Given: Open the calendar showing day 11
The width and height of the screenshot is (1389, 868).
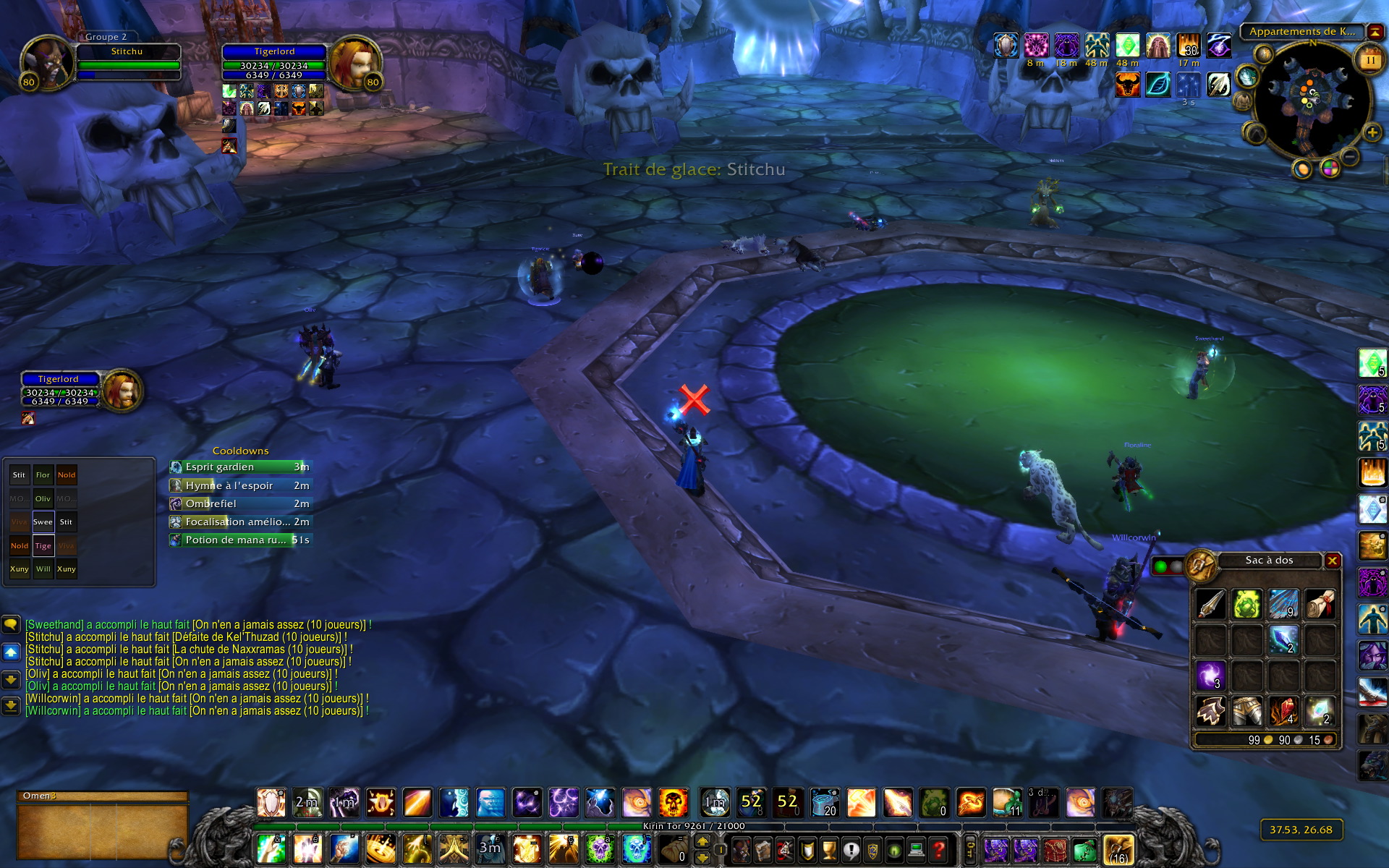Looking at the screenshot, I should (x=1370, y=59).
